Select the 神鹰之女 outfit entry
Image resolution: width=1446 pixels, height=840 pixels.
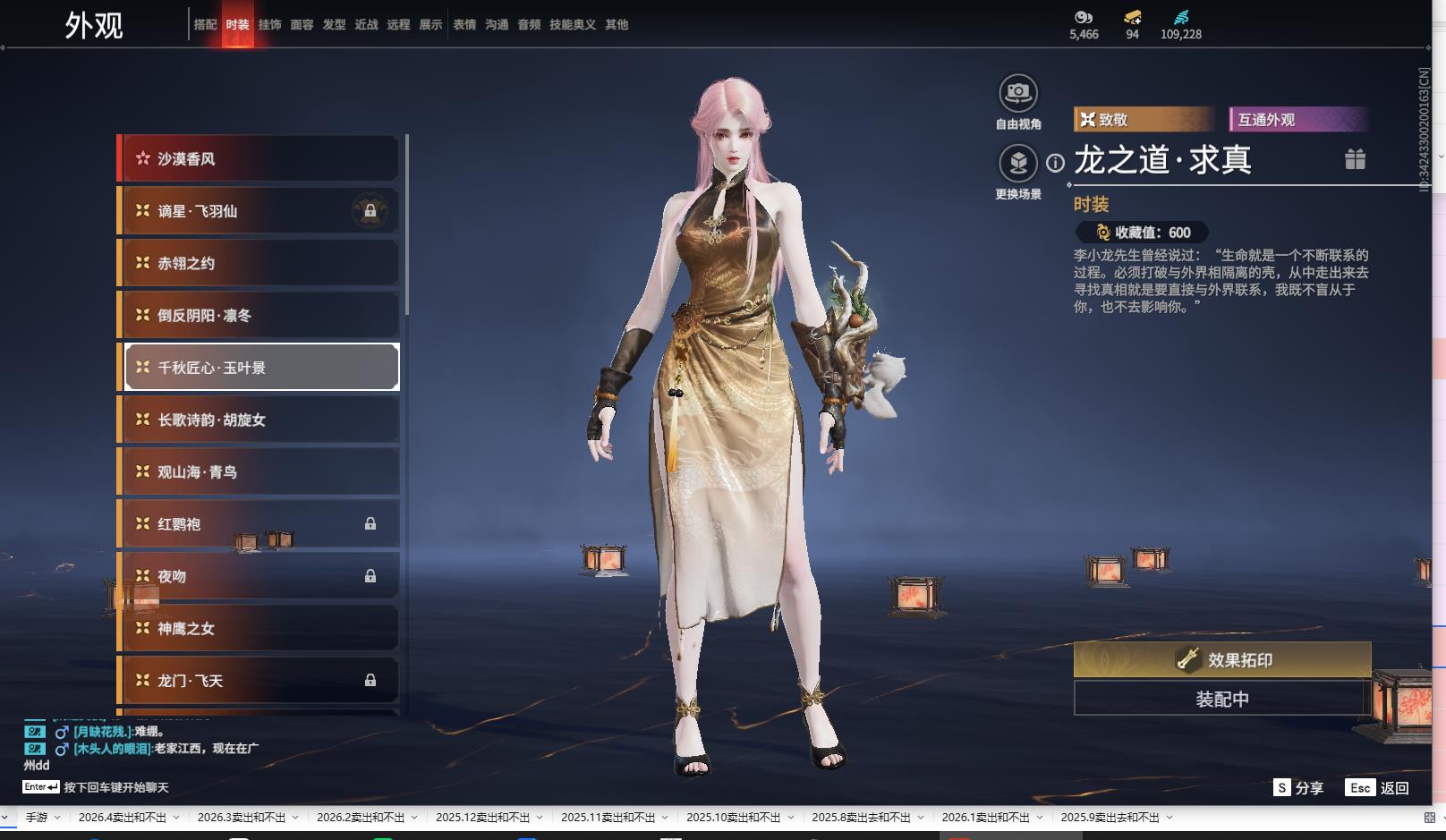(259, 629)
